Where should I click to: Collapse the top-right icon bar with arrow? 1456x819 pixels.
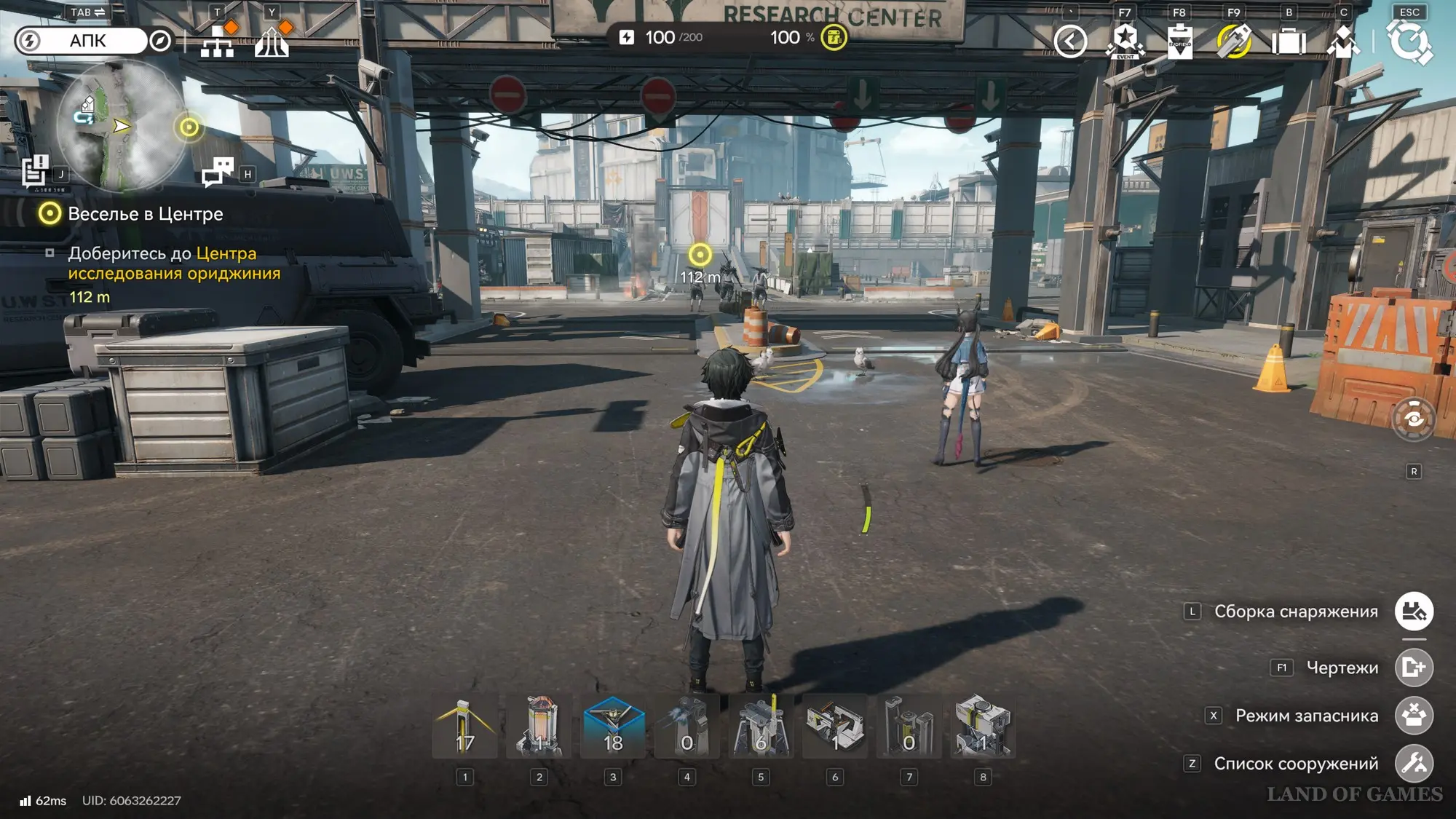click(1070, 41)
